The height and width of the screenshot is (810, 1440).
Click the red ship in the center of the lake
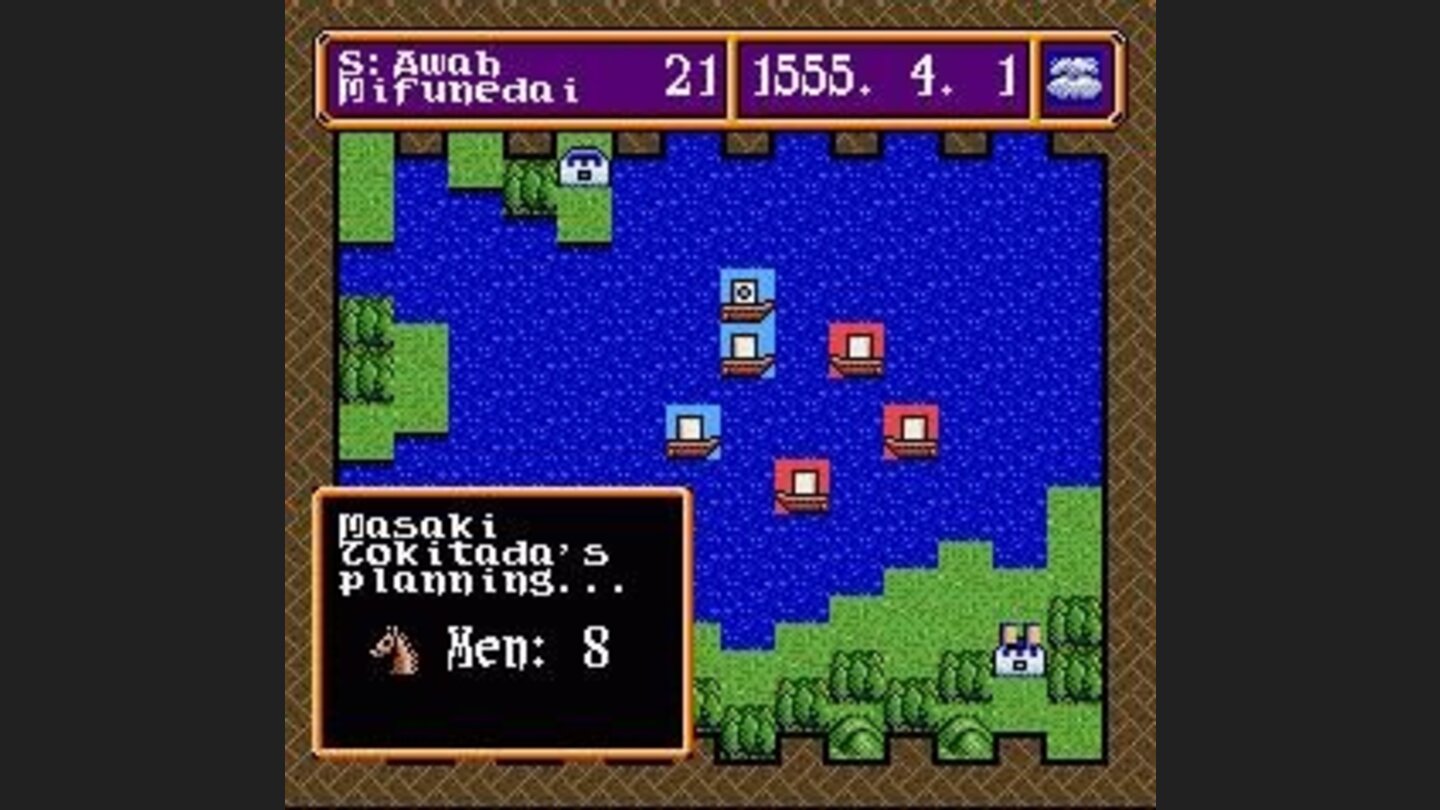click(x=800, y=485)
